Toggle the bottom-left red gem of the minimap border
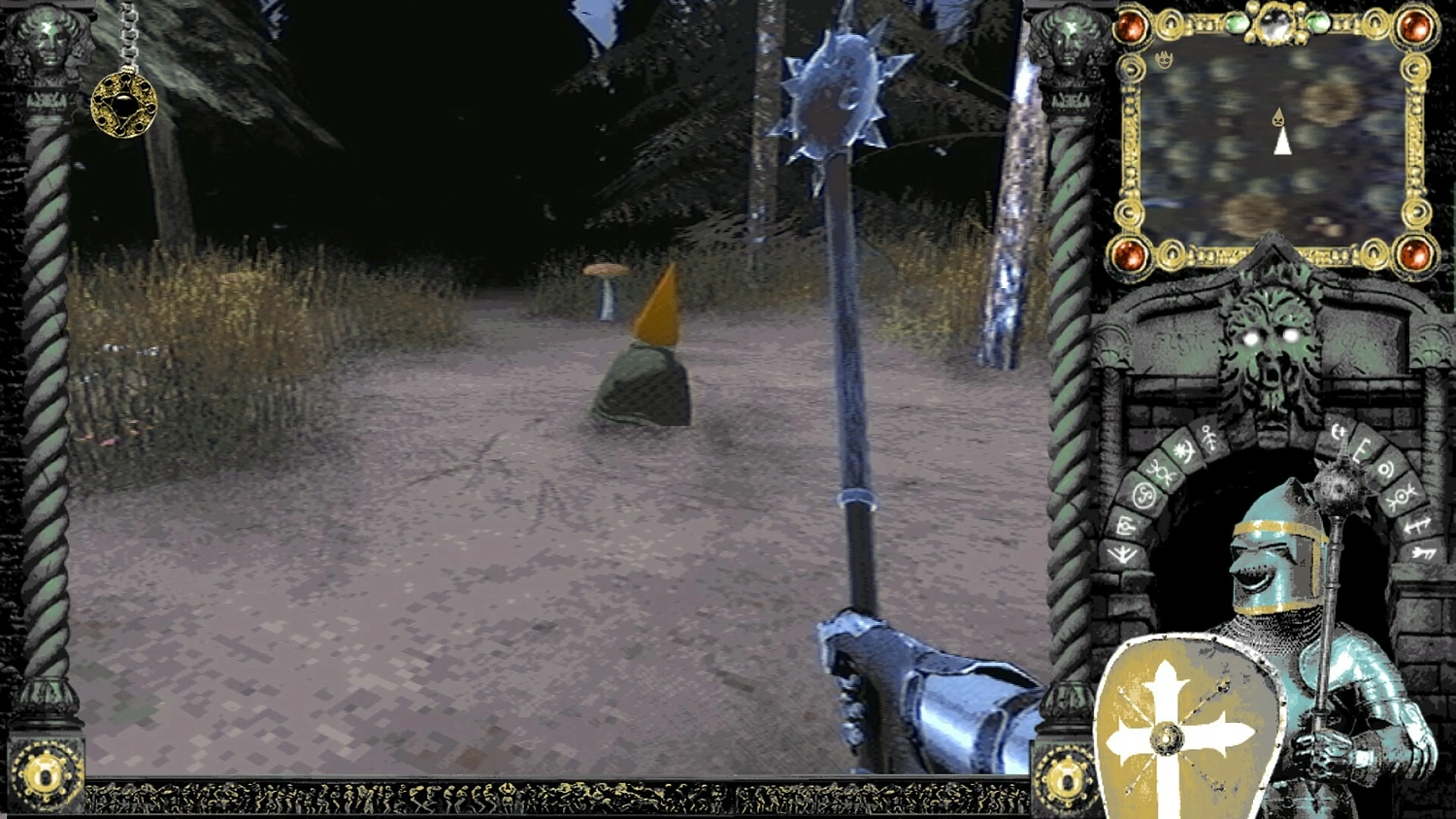 click(x=1131, y=254)
